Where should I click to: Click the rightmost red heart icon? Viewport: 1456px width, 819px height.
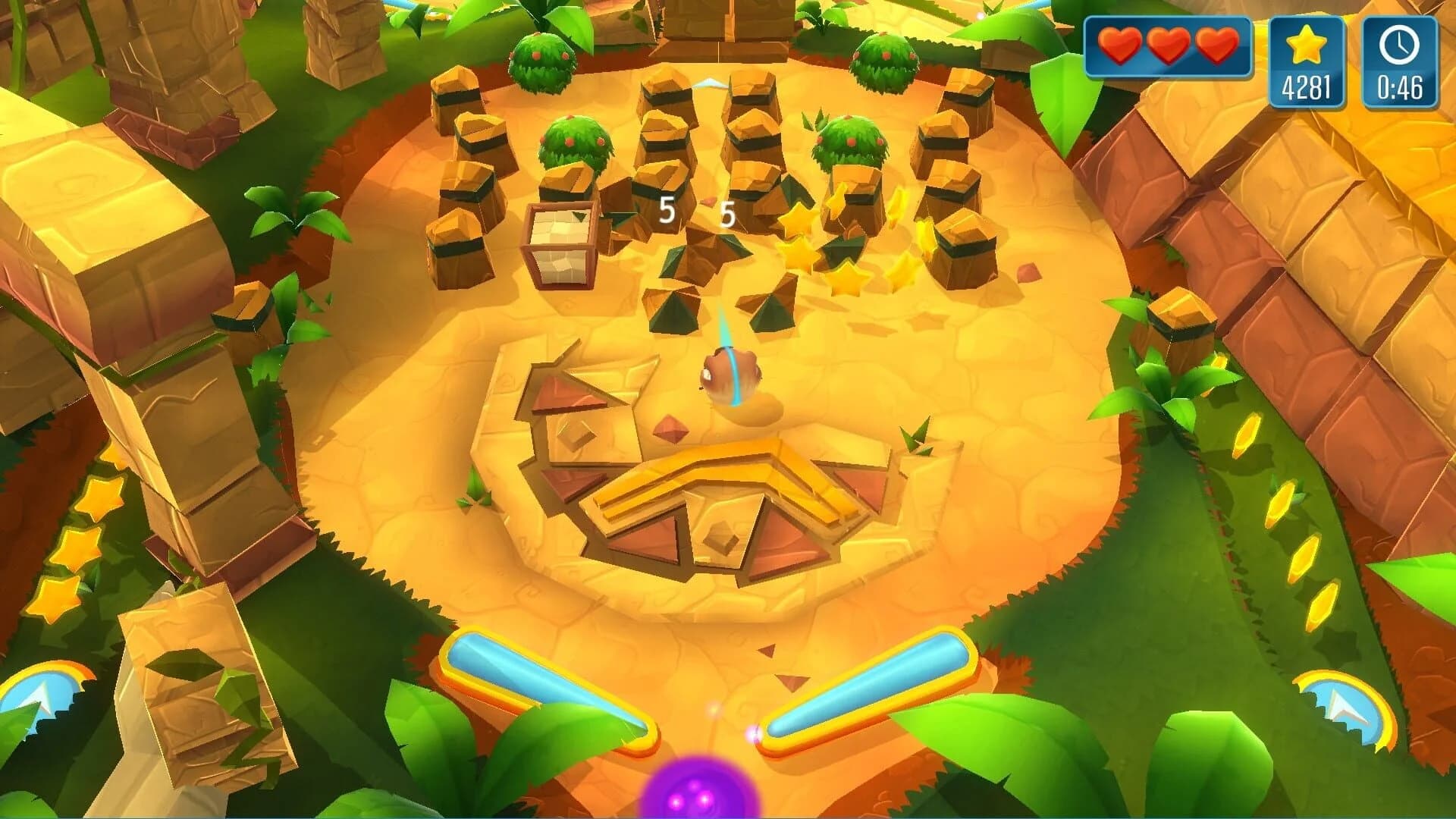click(1216, 47)
